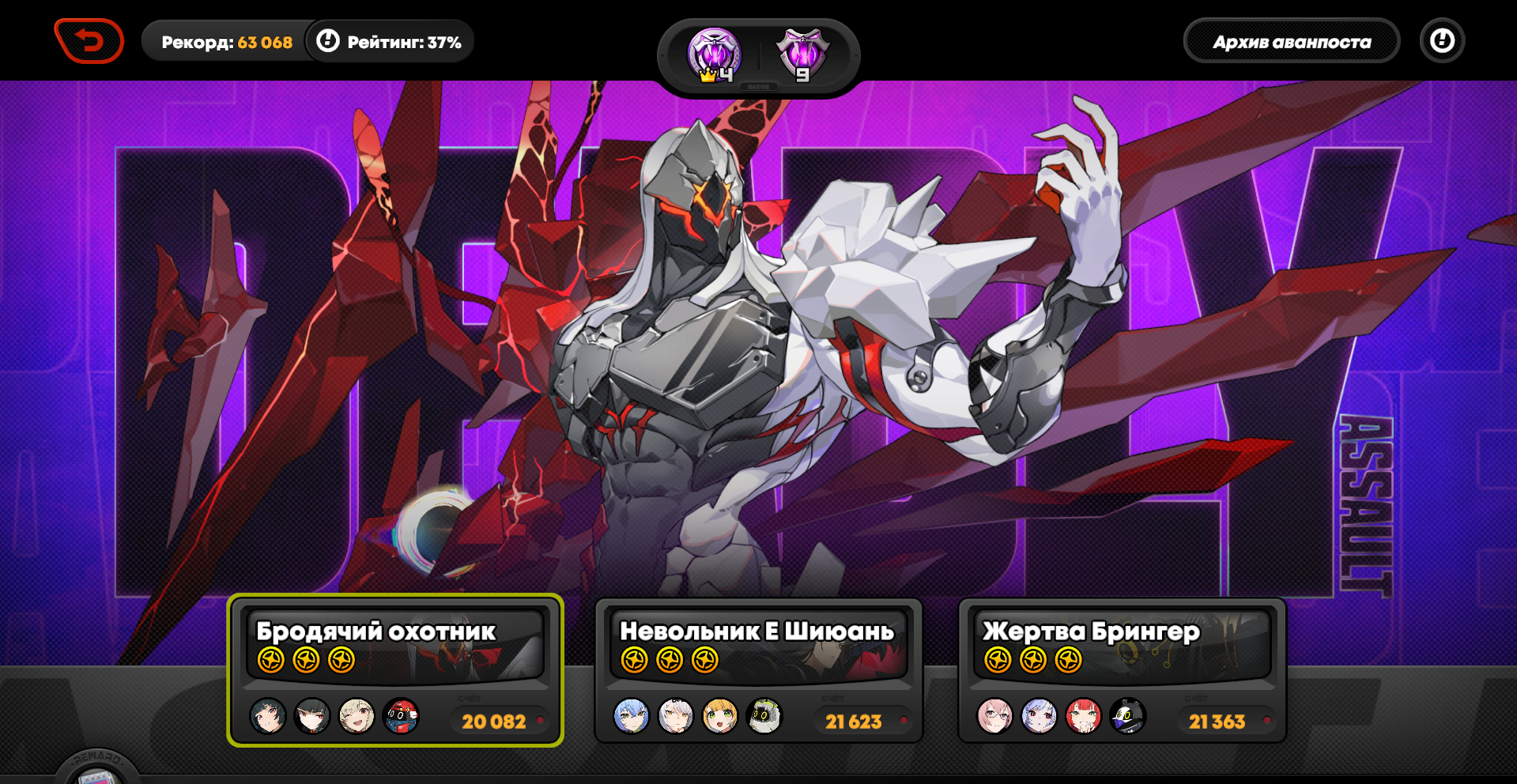Click the round exclamation help button
This screenshot has width=1517, height=784.
pos(1442,41)
